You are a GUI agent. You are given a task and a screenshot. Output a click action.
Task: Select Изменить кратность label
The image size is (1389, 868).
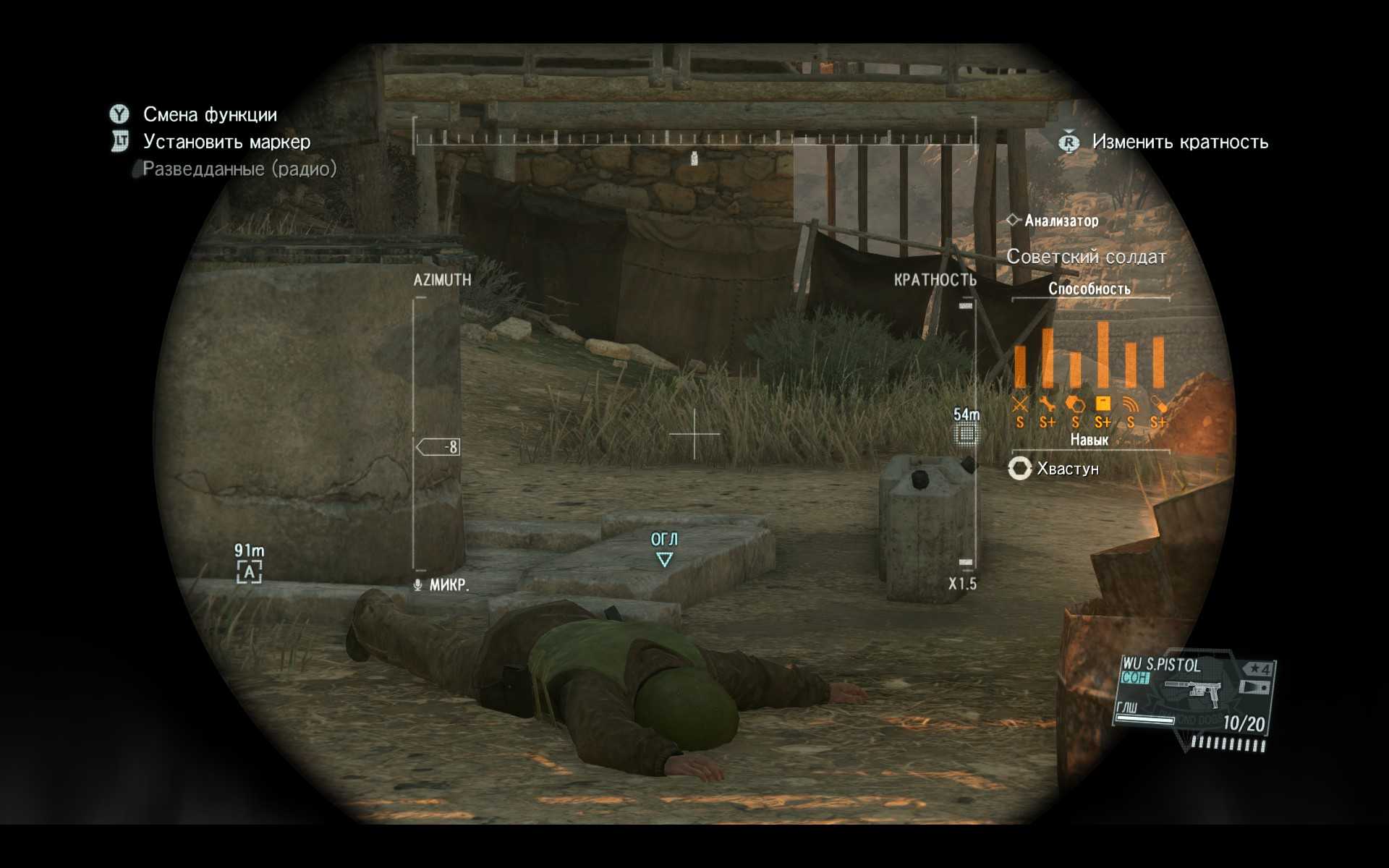(1180, 142)
